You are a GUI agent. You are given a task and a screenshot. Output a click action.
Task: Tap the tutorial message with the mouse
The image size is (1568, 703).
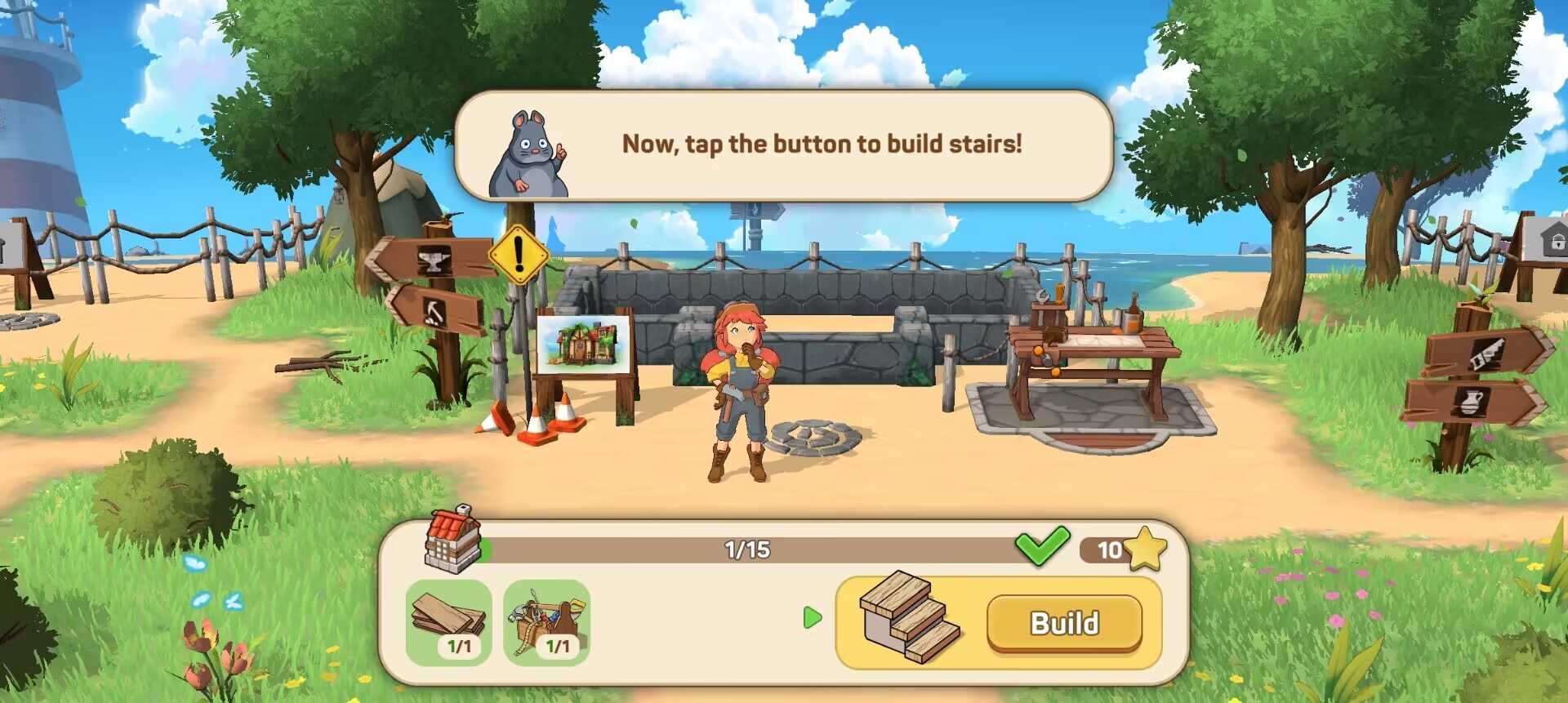tap(784, 145)
